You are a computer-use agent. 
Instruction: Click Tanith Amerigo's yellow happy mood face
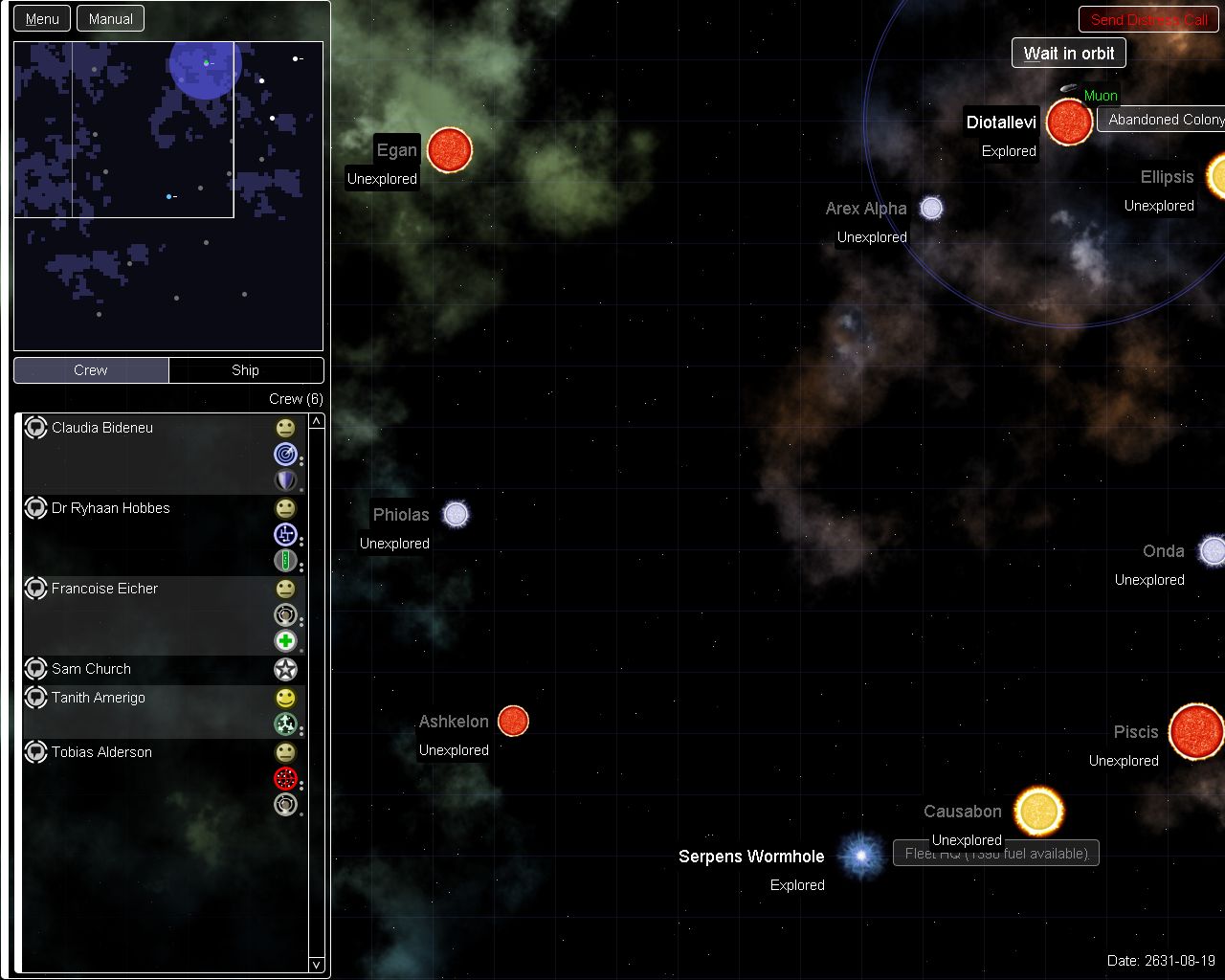(x=285, y=699)
